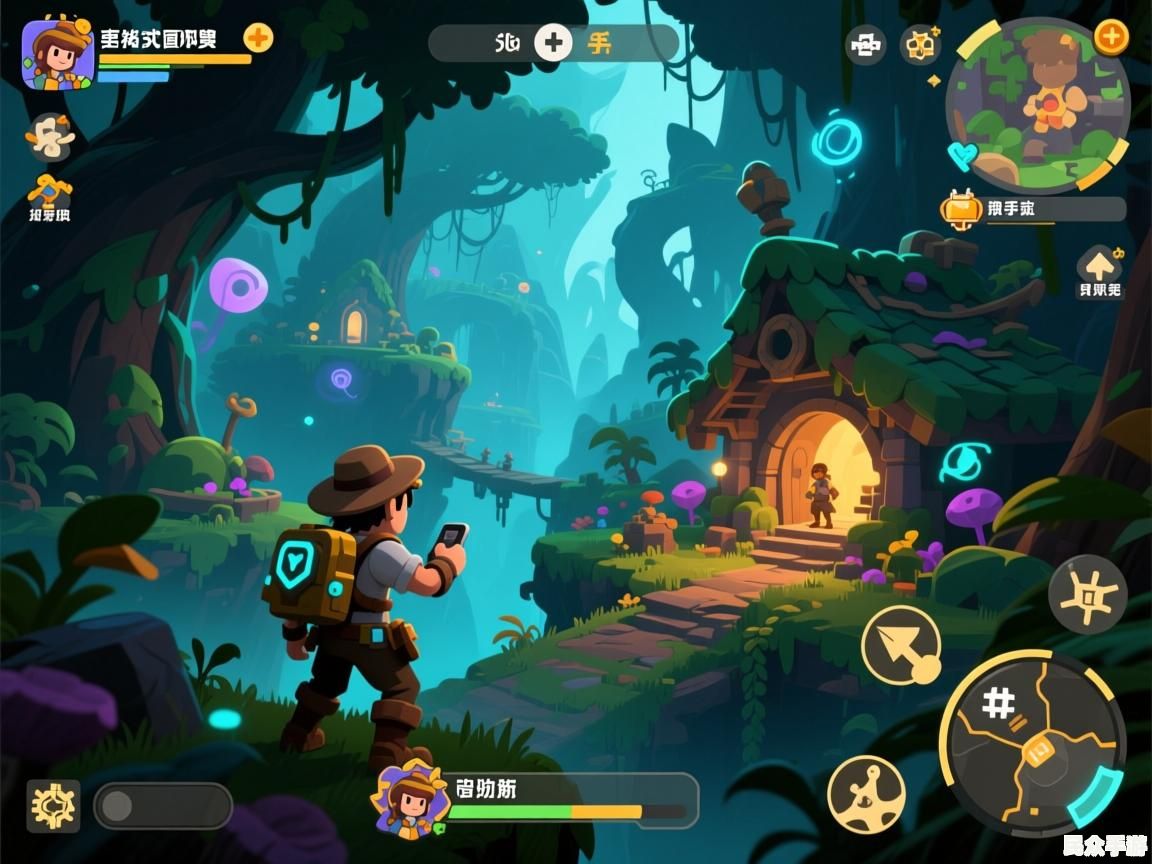Flip the grey toggle switch near the gear
The height and width of the screenshot is (864, 1152).
(163, 806)
